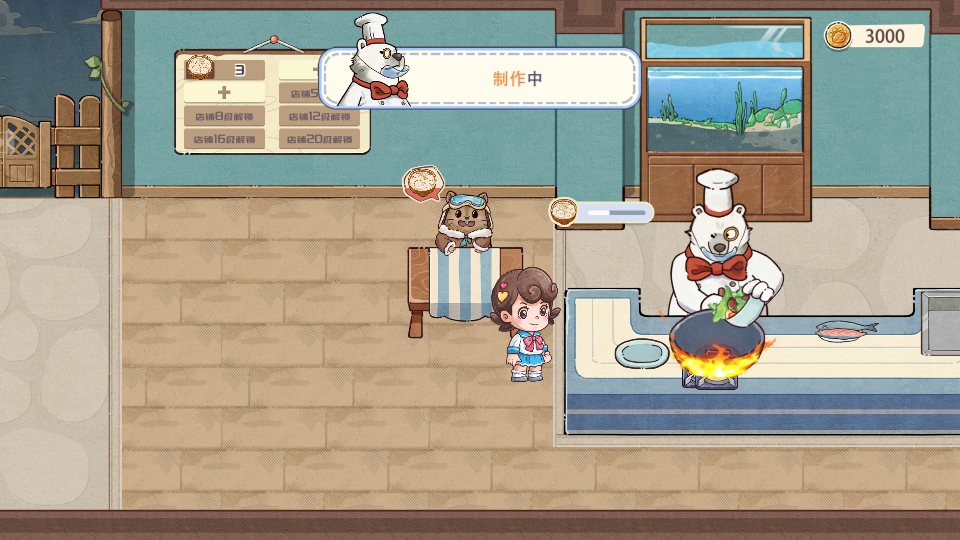
Task: Select the dish slot showing quantity 3
Action: (x=225, y=70)
